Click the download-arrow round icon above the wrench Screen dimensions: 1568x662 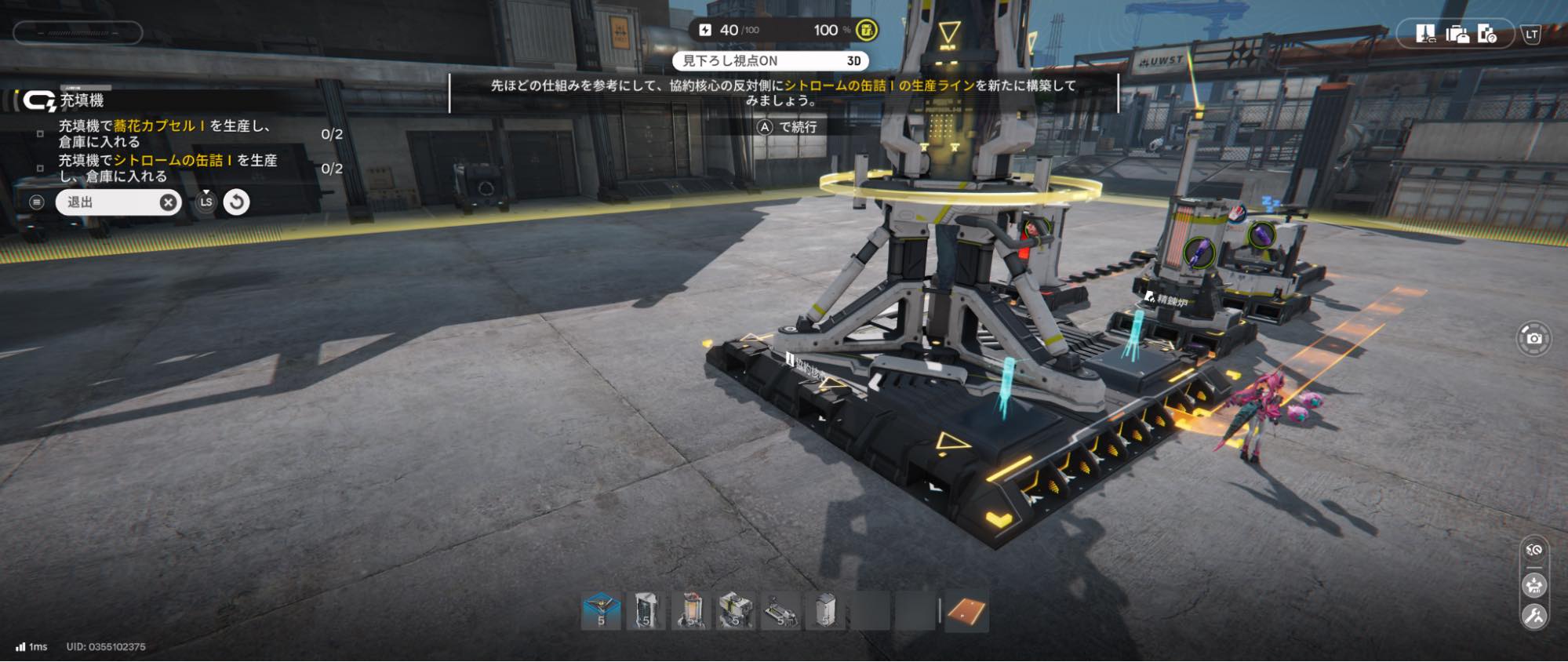pos(1534,585)
